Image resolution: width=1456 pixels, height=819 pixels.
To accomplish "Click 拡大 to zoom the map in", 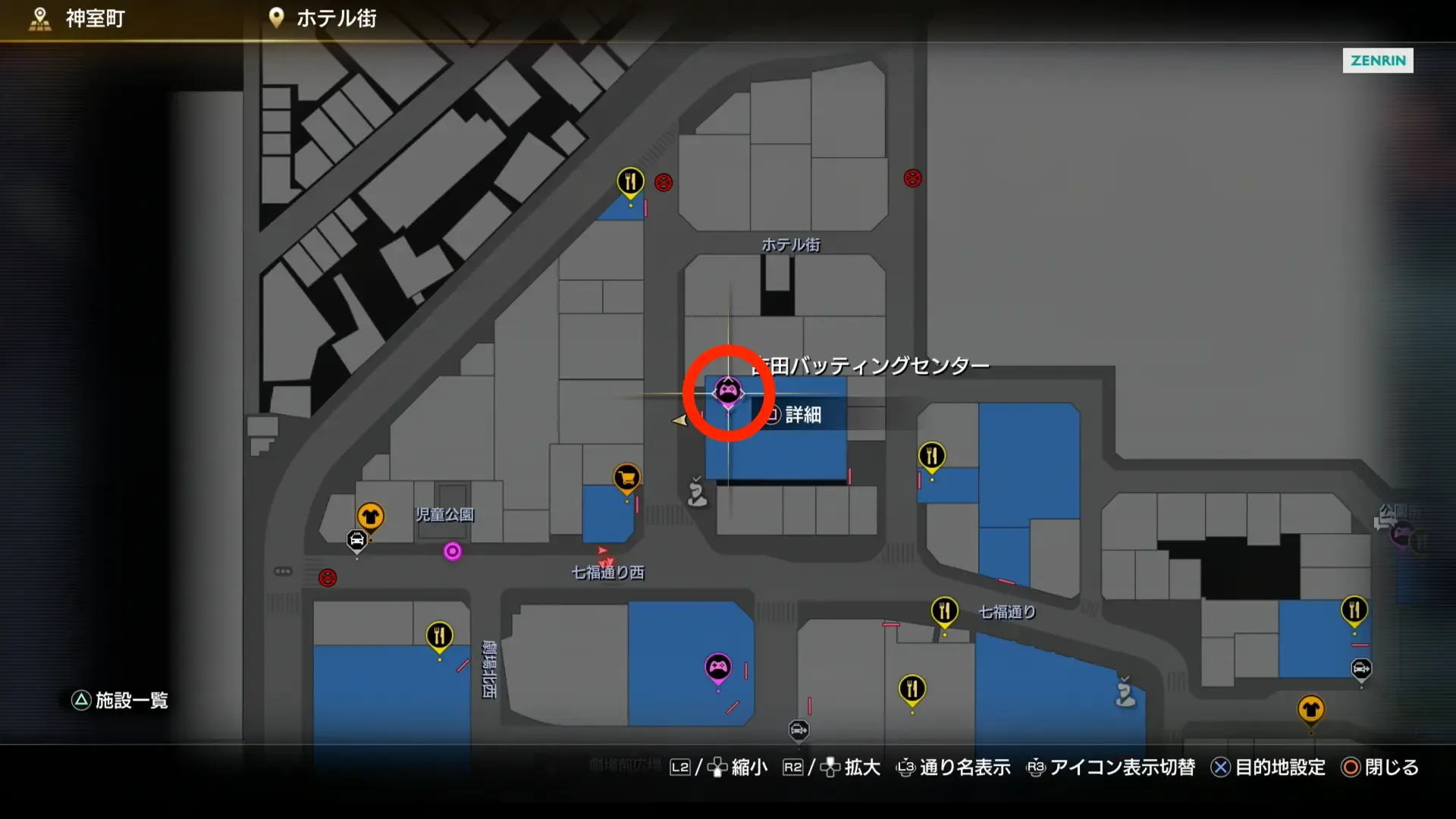I will [x=861, y=767].
